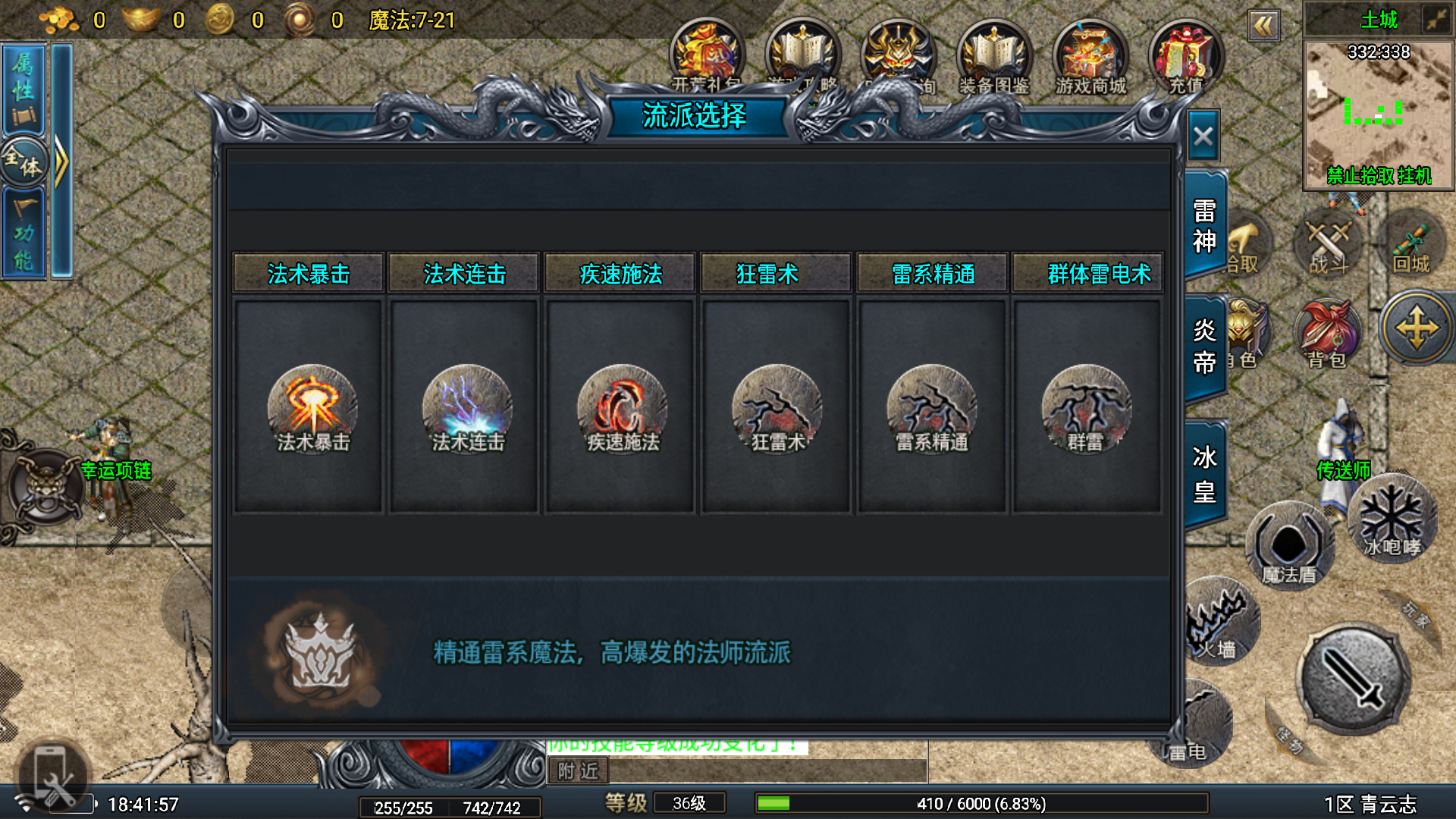
Task: Open the 充值 recharge gift icon
Action: pos(1186,58)
